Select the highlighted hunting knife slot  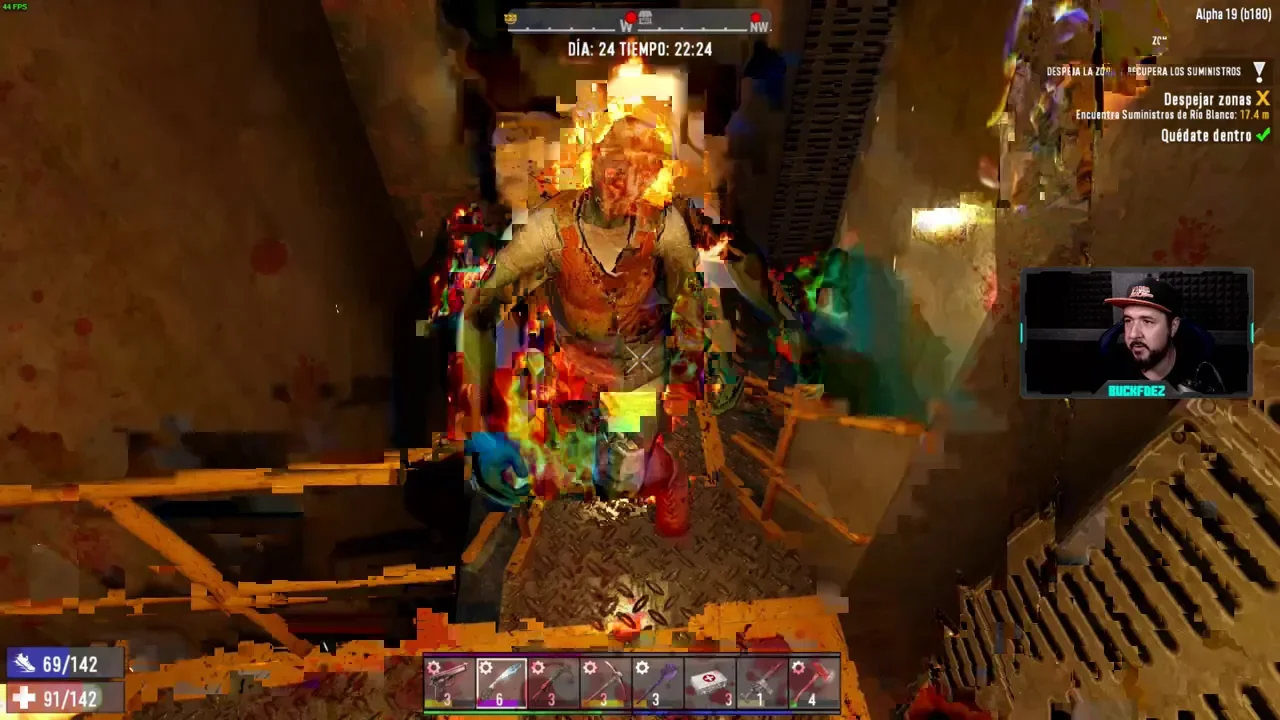(501, 683)
